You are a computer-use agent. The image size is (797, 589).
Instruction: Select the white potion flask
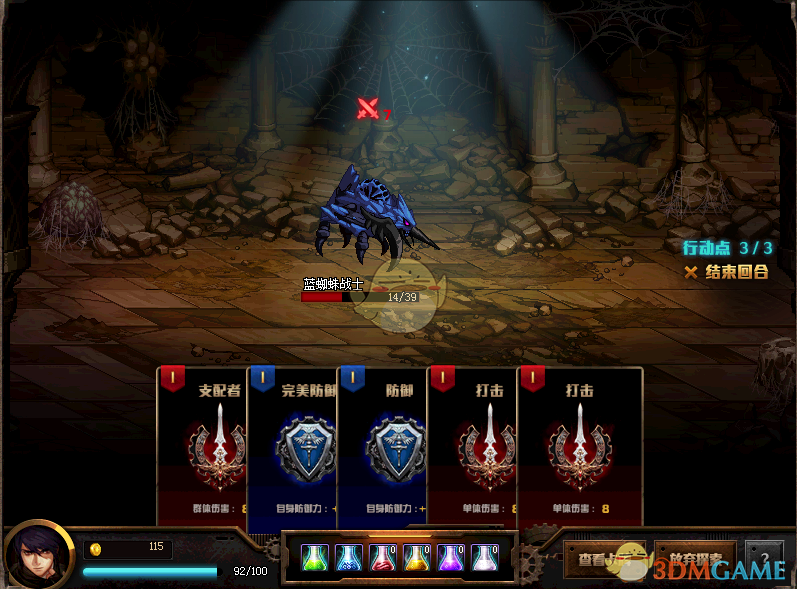point(485,557)
